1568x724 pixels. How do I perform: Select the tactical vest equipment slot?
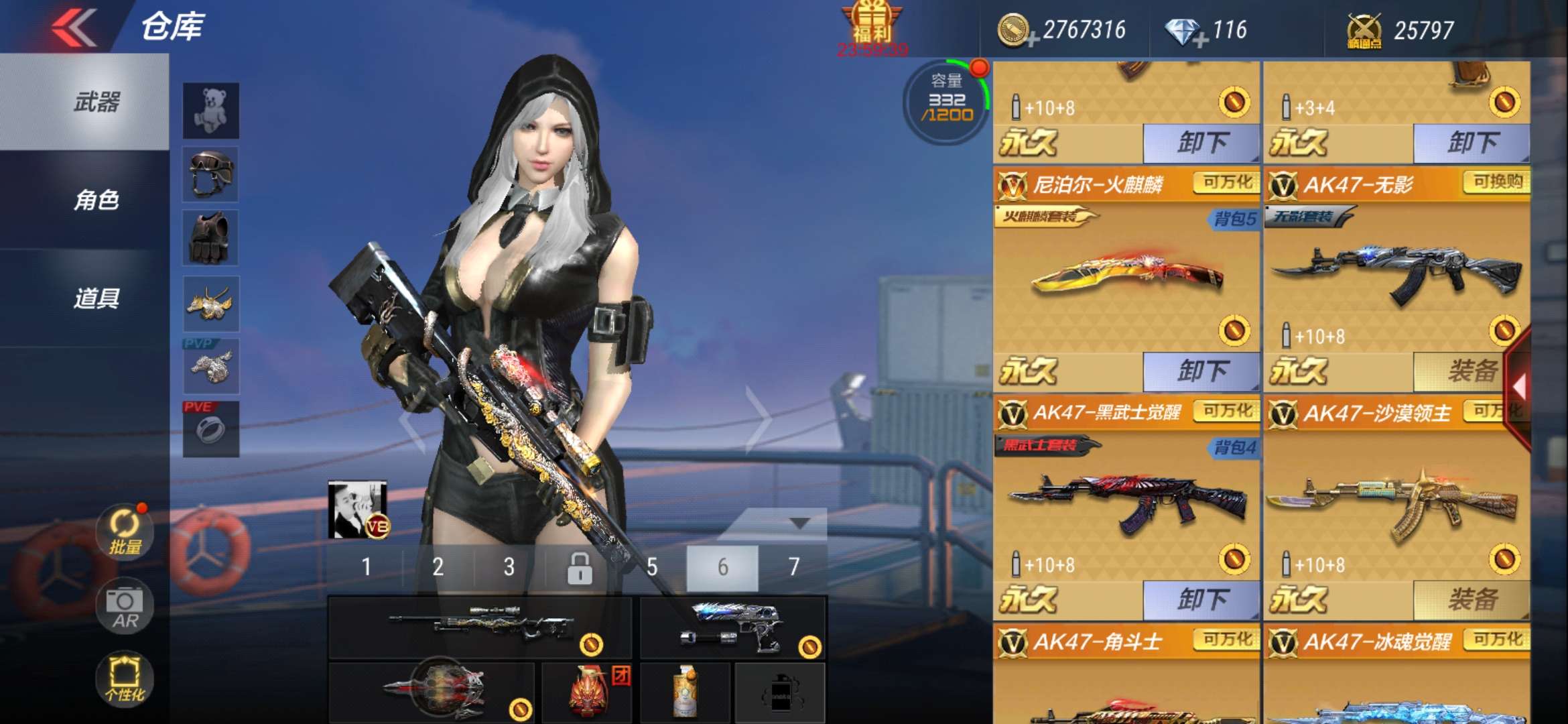point(211,238)
